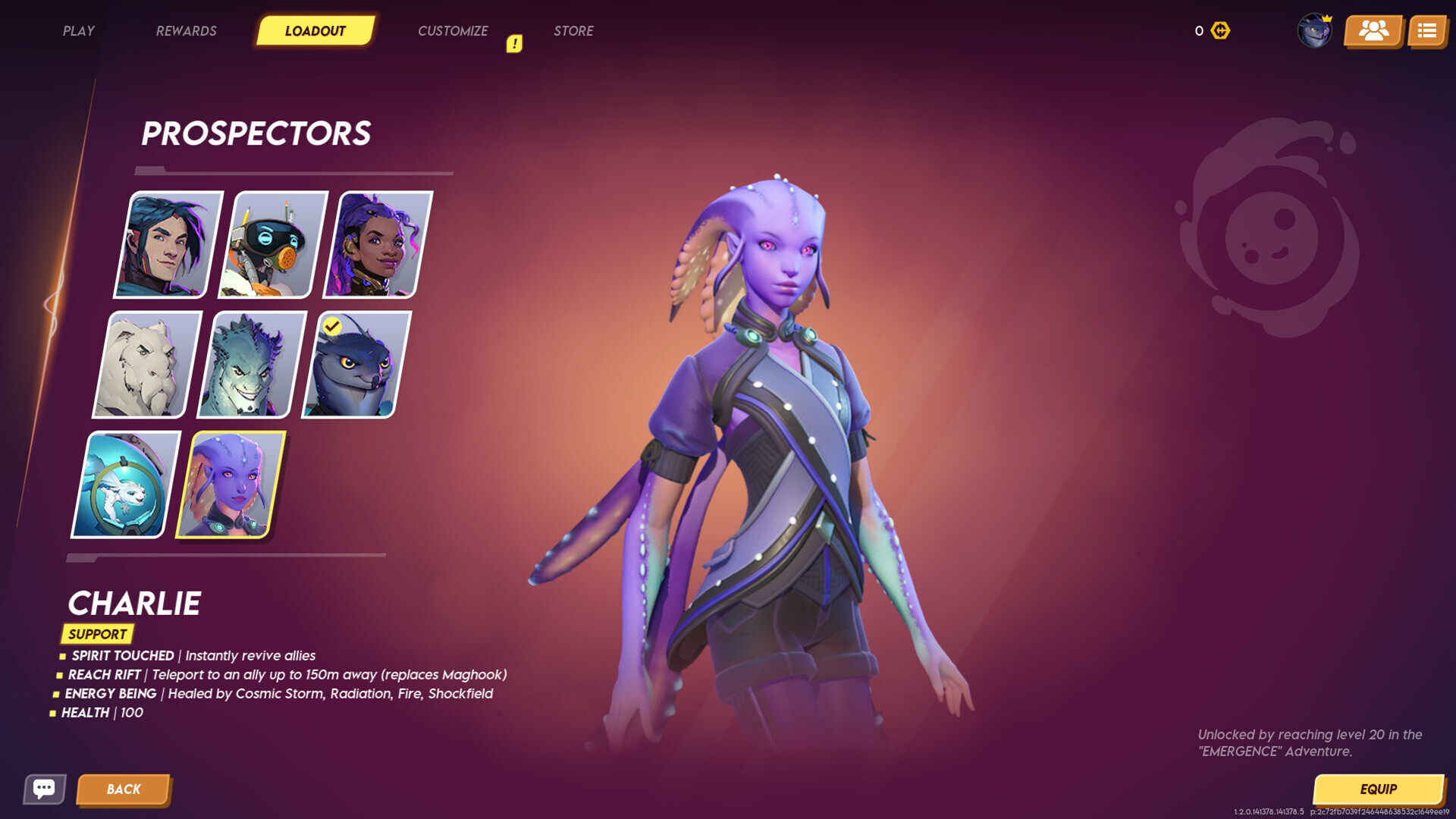Click the SUPPORT role badge
This screenshot has height=819, width=1456.
[97, 634]
